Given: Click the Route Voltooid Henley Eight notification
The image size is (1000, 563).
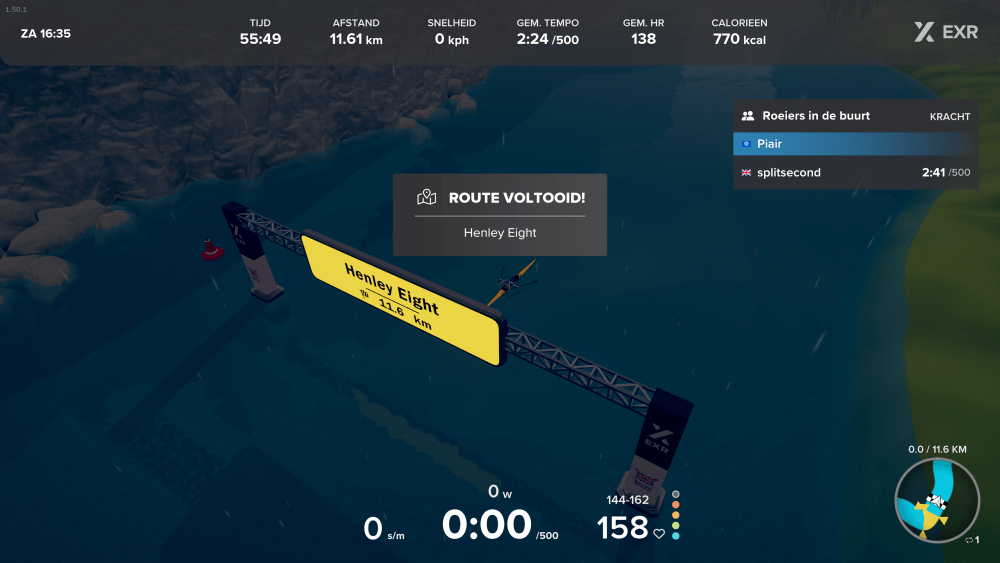Looking at the screenshot, I should [x=500, y=214].
